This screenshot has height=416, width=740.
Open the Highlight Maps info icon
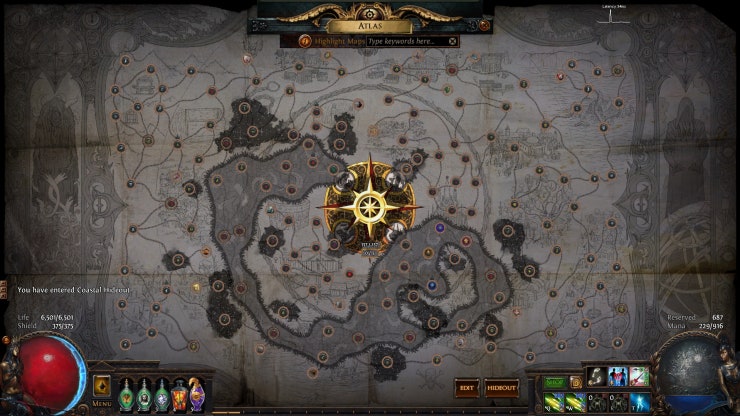tap(305, 41)
